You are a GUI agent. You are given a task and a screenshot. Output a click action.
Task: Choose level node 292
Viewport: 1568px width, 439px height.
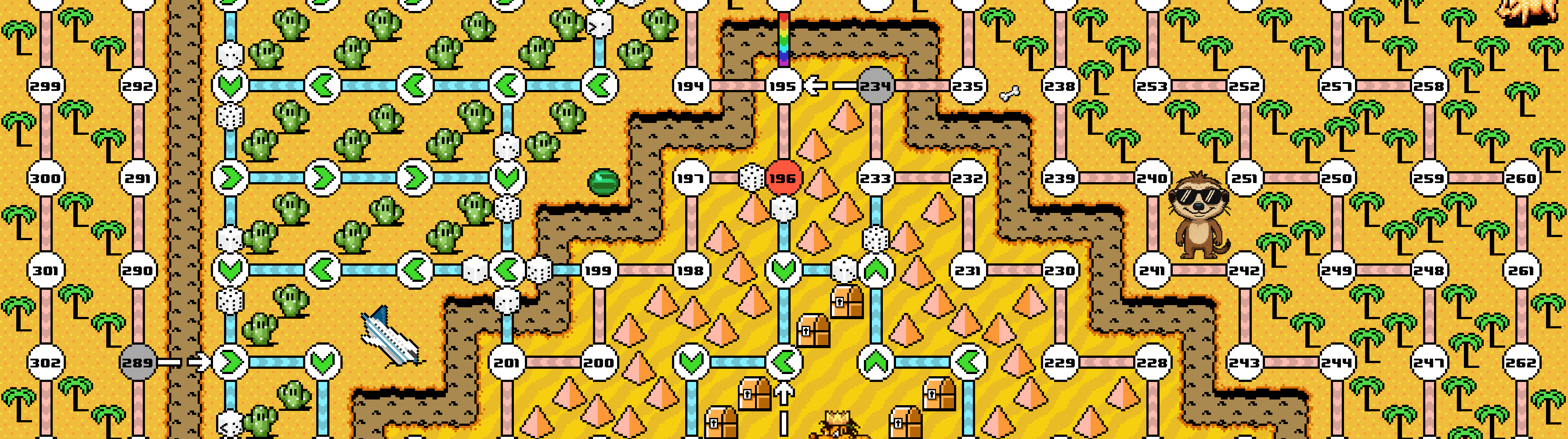pos(137,86)
